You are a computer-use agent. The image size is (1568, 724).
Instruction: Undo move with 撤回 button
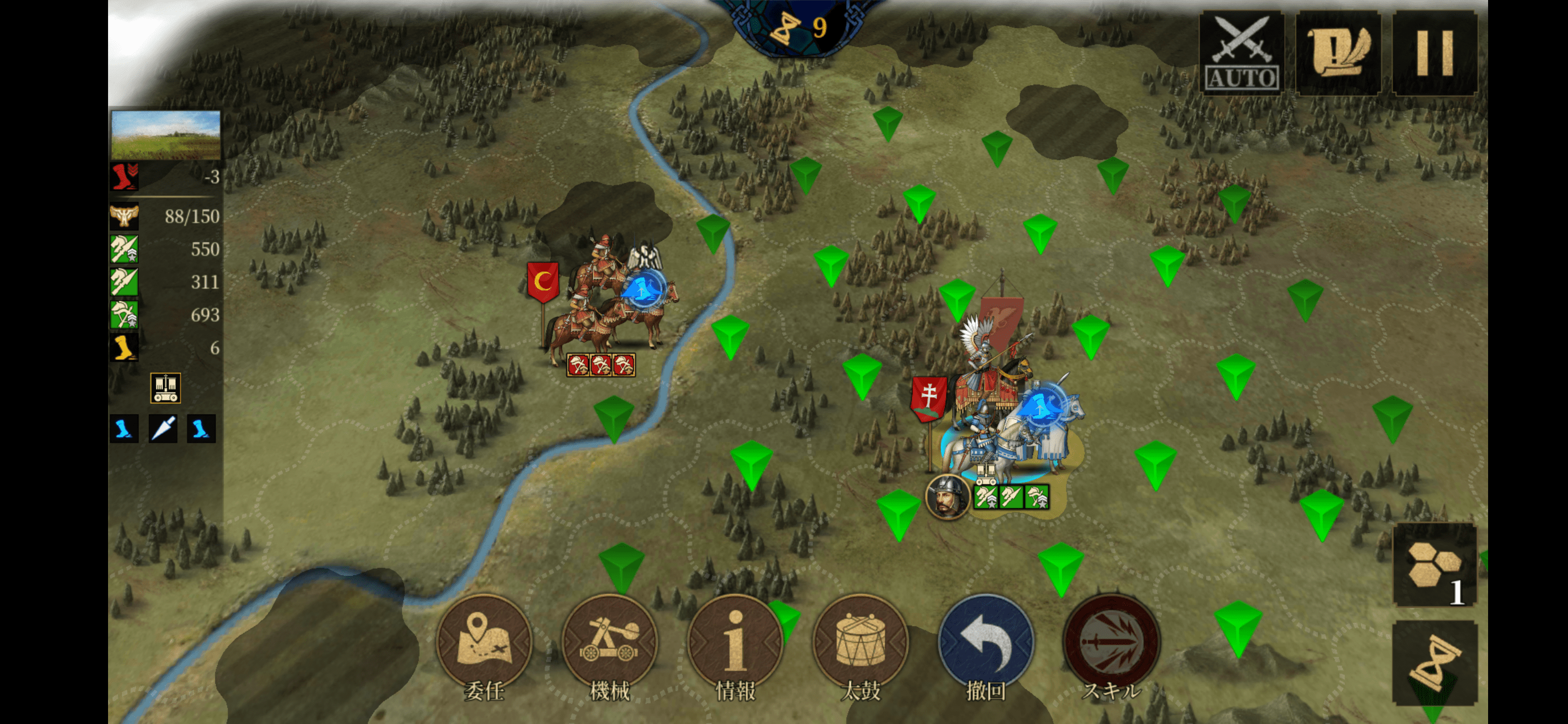click(x=986, y=642)
